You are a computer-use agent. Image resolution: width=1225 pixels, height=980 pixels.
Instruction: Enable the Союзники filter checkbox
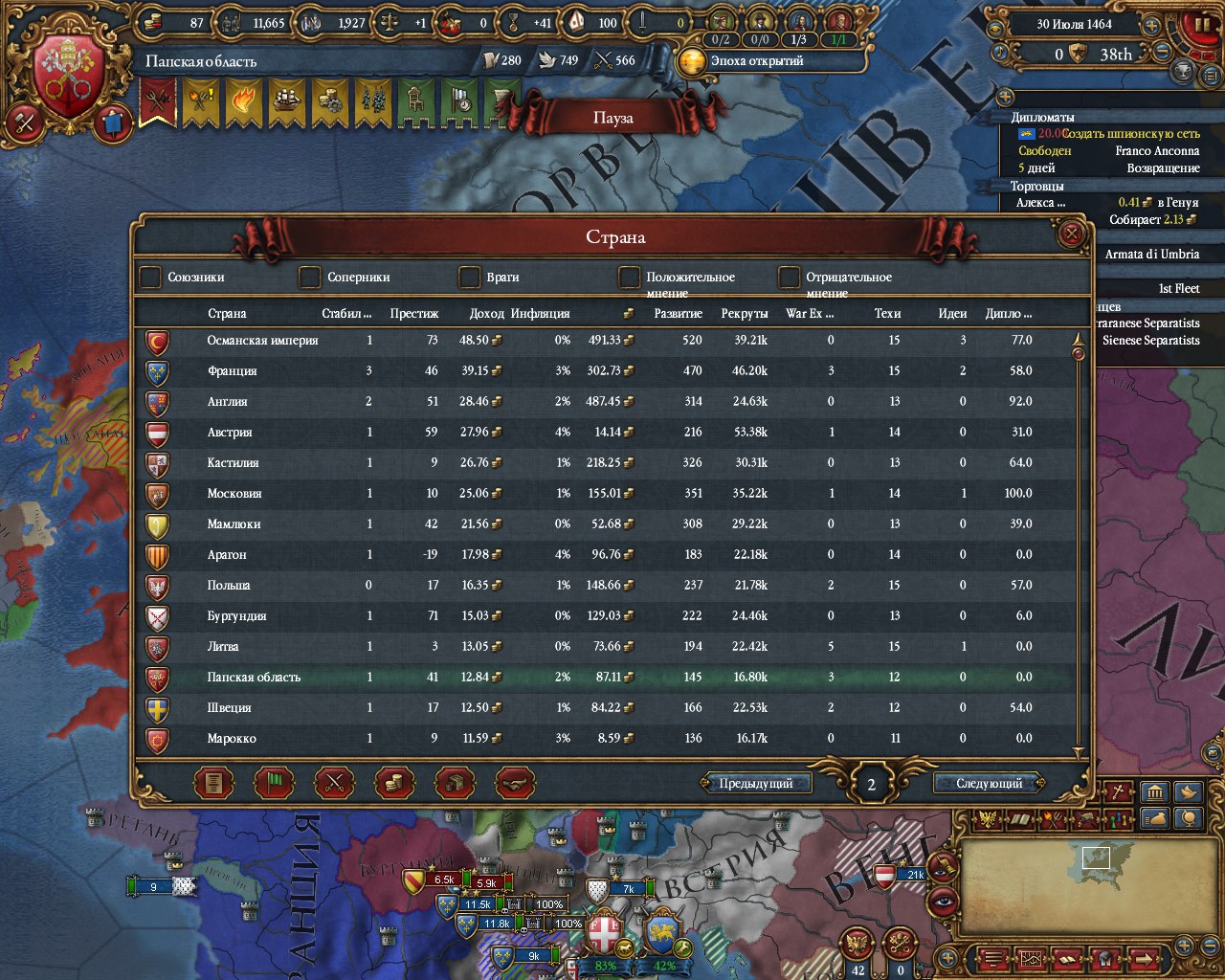click(x=150, y=278)
